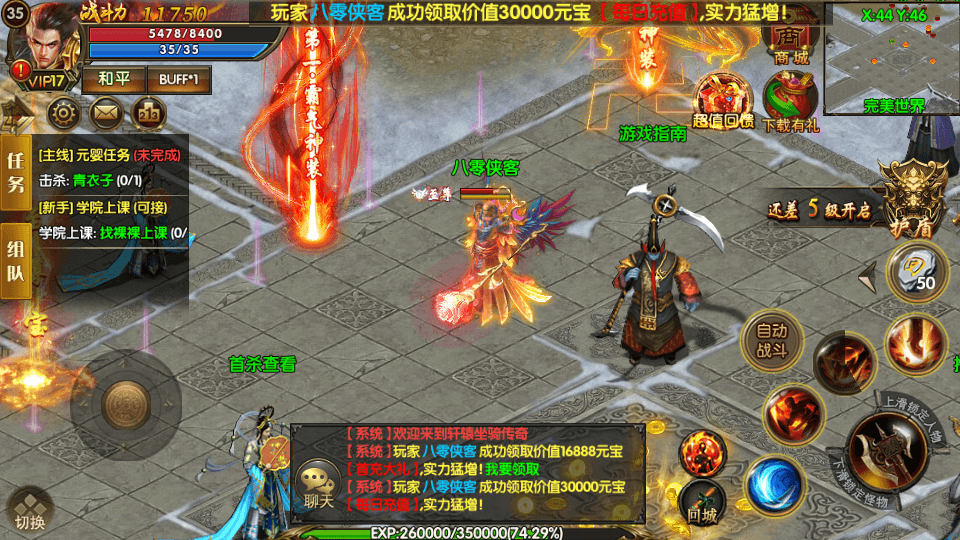
Task: Open the 下载有礼 red bag icon
Action: pos(790,100)
